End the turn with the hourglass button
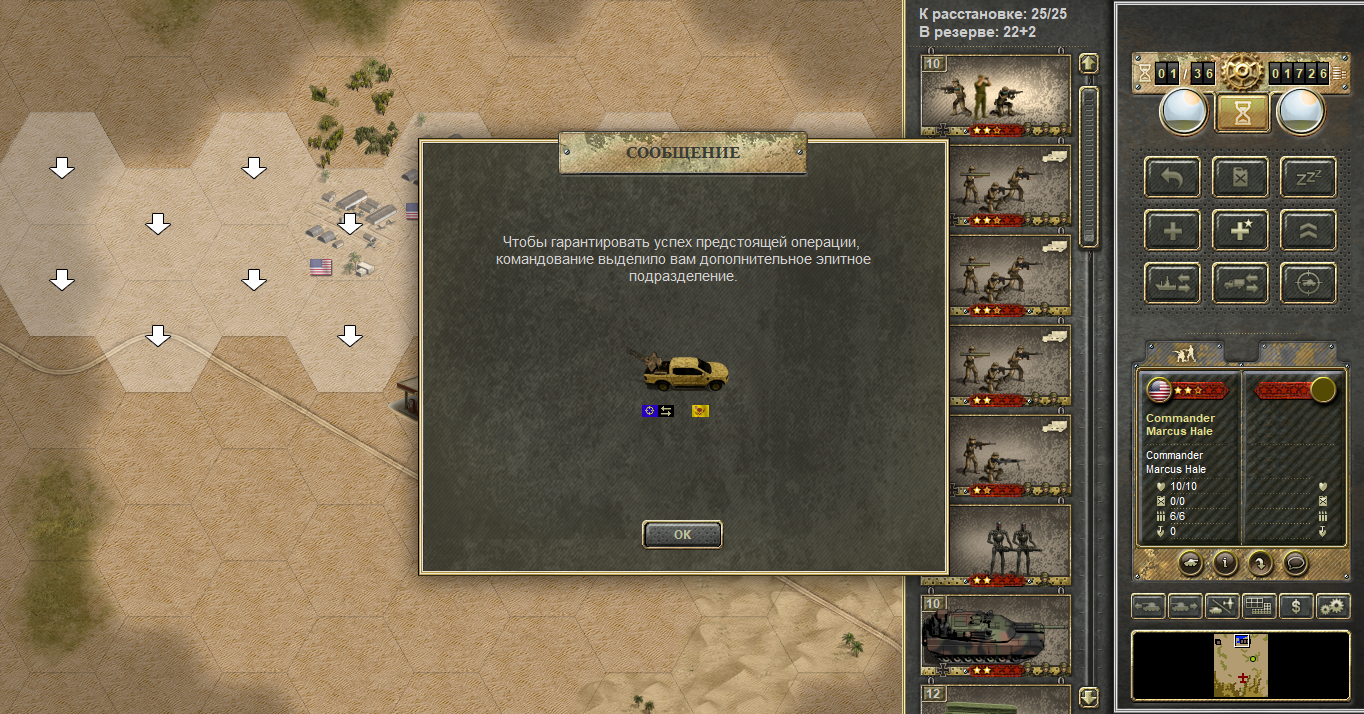Image resolution: width=1364 pixels, height=714 pixels. pos(1242,113)
